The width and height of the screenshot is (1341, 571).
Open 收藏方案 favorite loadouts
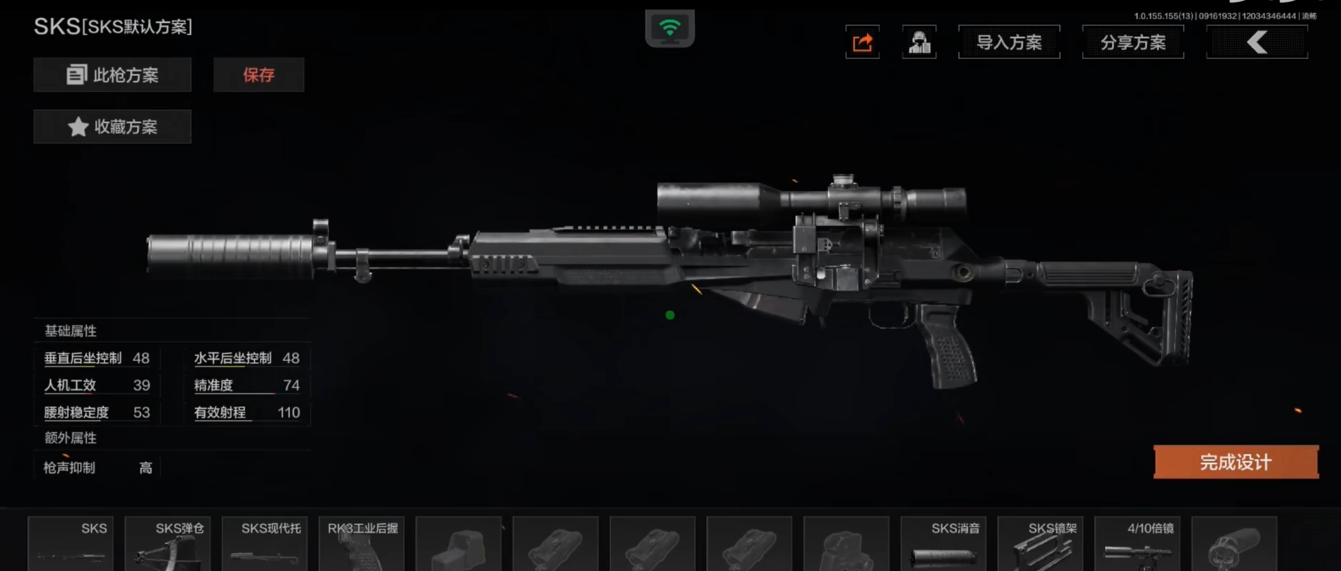tap(112, 127)
